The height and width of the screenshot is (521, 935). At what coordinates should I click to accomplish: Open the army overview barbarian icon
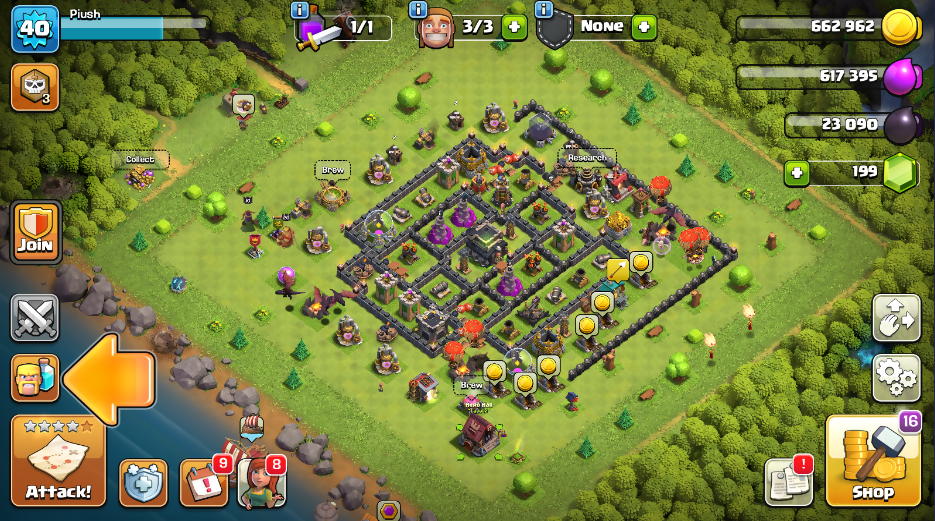pyautogui.click(x=35, y=378)
